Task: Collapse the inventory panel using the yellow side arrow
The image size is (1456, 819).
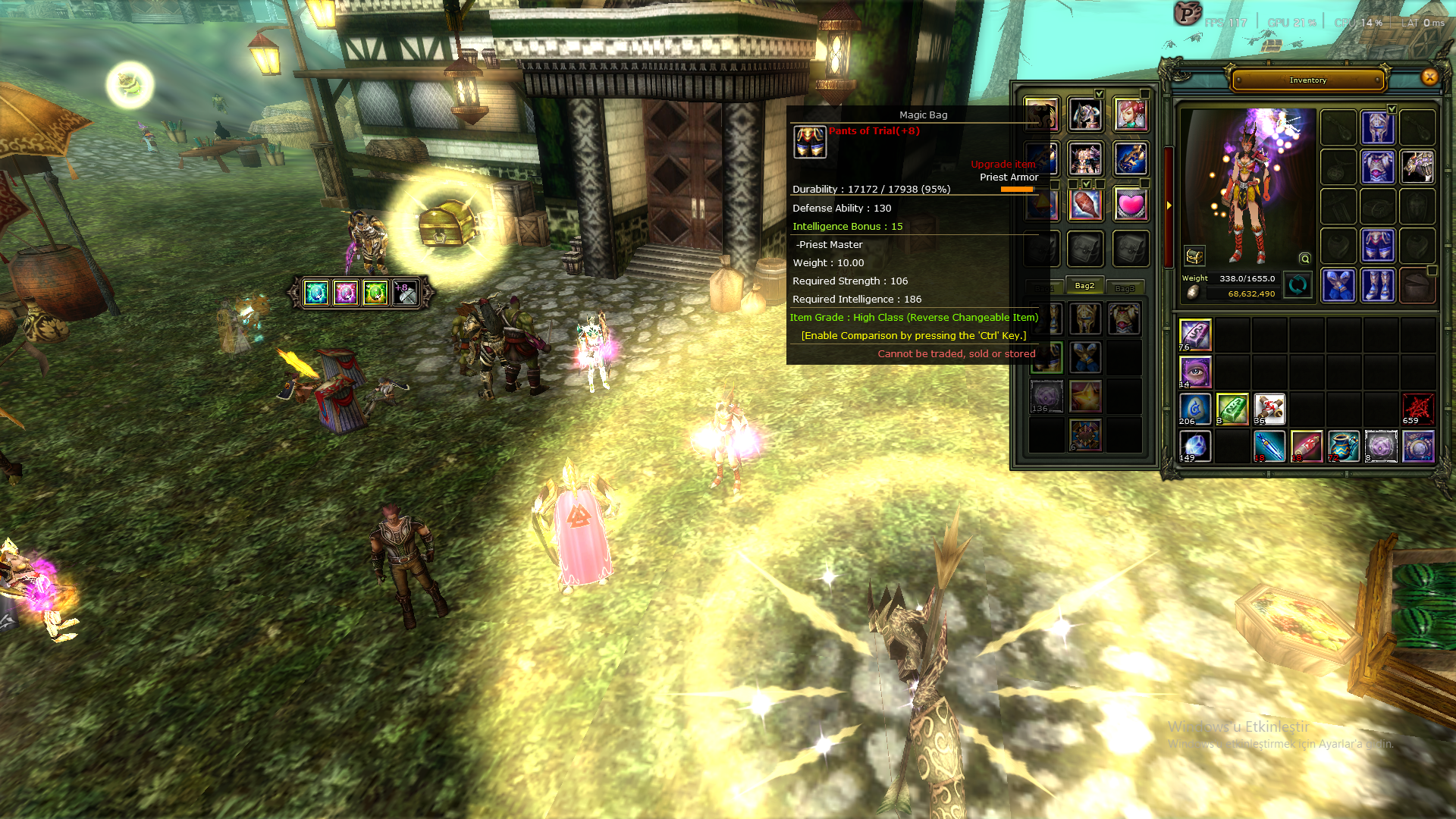Action: click(1169, 205)
